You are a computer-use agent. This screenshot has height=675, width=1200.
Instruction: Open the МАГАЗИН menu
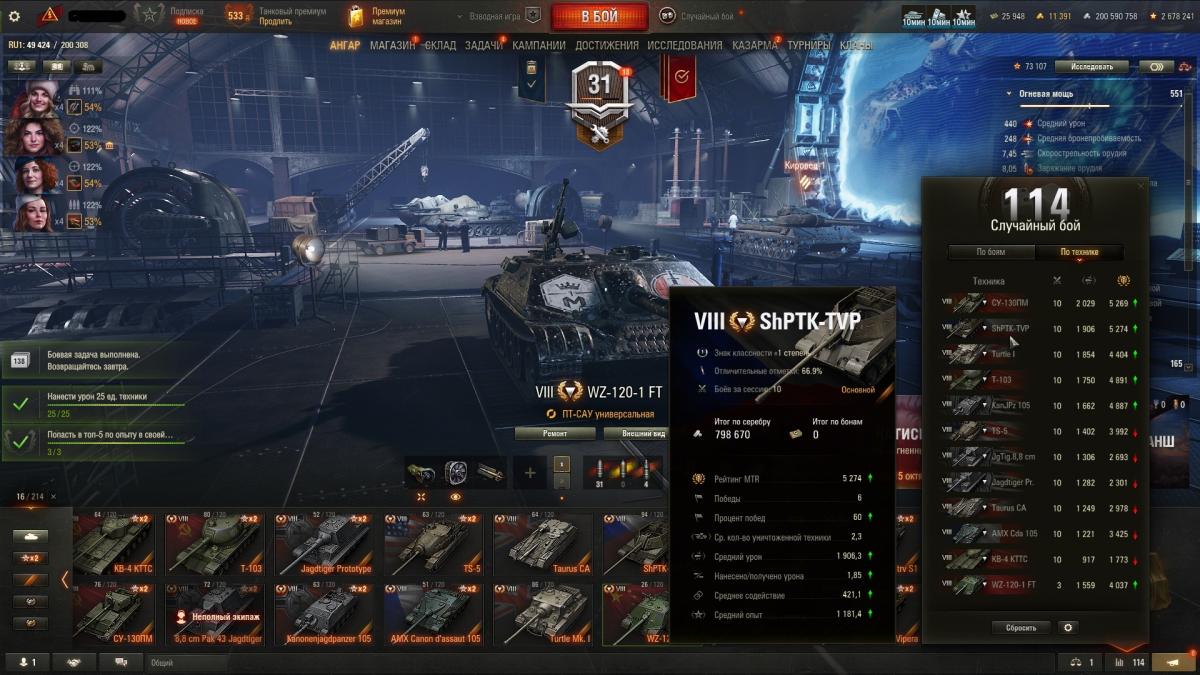click(392, 45)
